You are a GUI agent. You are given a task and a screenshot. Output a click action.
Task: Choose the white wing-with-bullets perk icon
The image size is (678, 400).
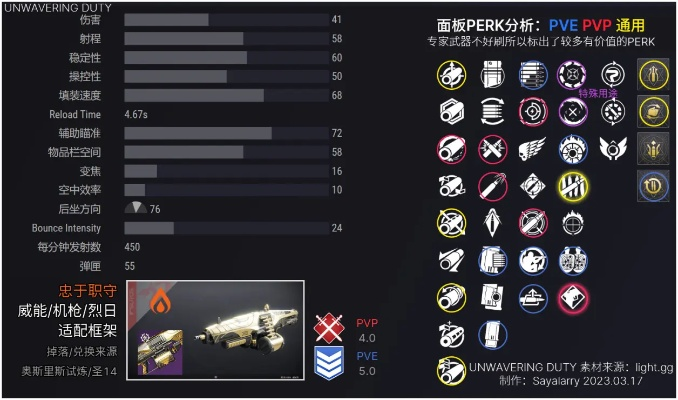tap(530, 149)
